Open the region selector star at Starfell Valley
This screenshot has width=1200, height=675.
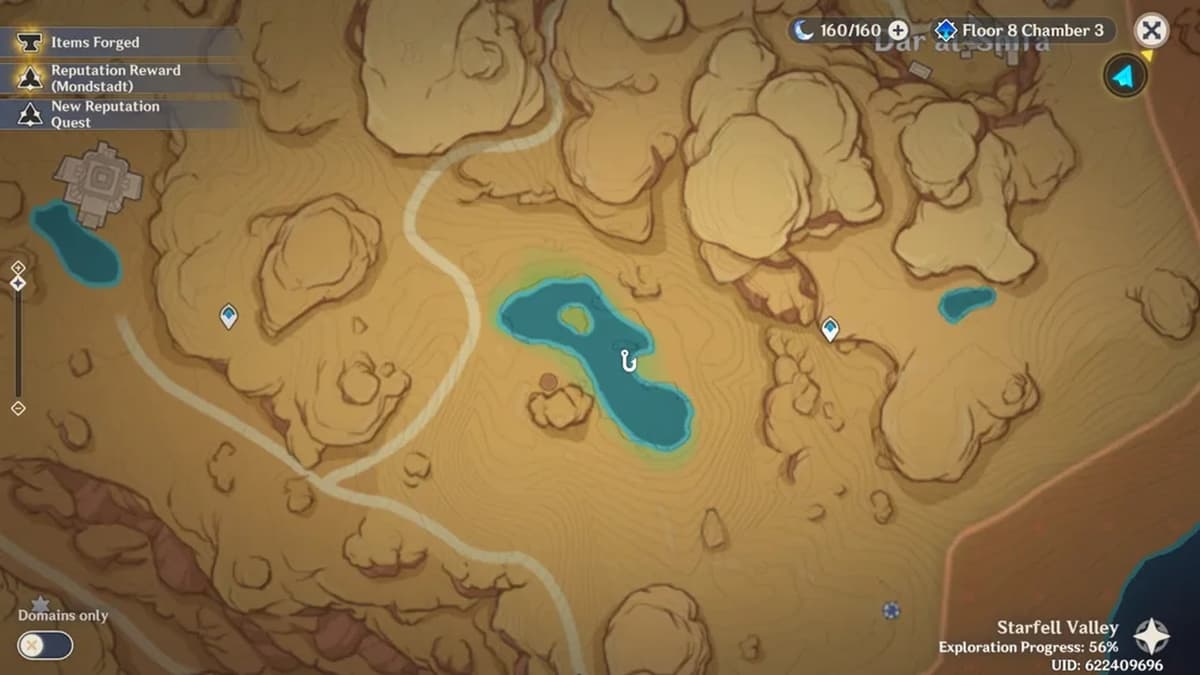(1151, 635)
